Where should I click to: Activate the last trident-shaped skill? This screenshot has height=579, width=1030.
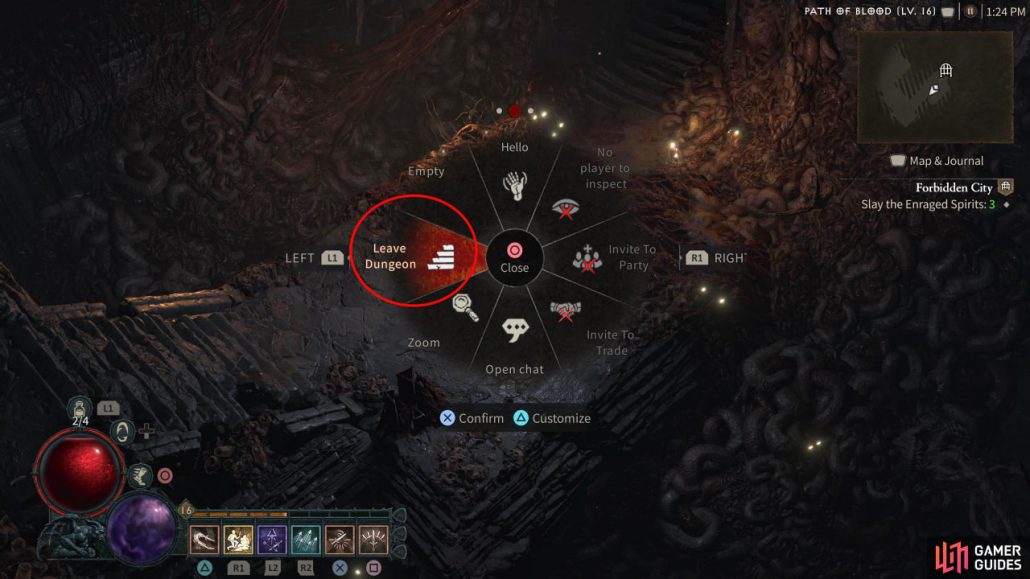[x=373, y=540]
